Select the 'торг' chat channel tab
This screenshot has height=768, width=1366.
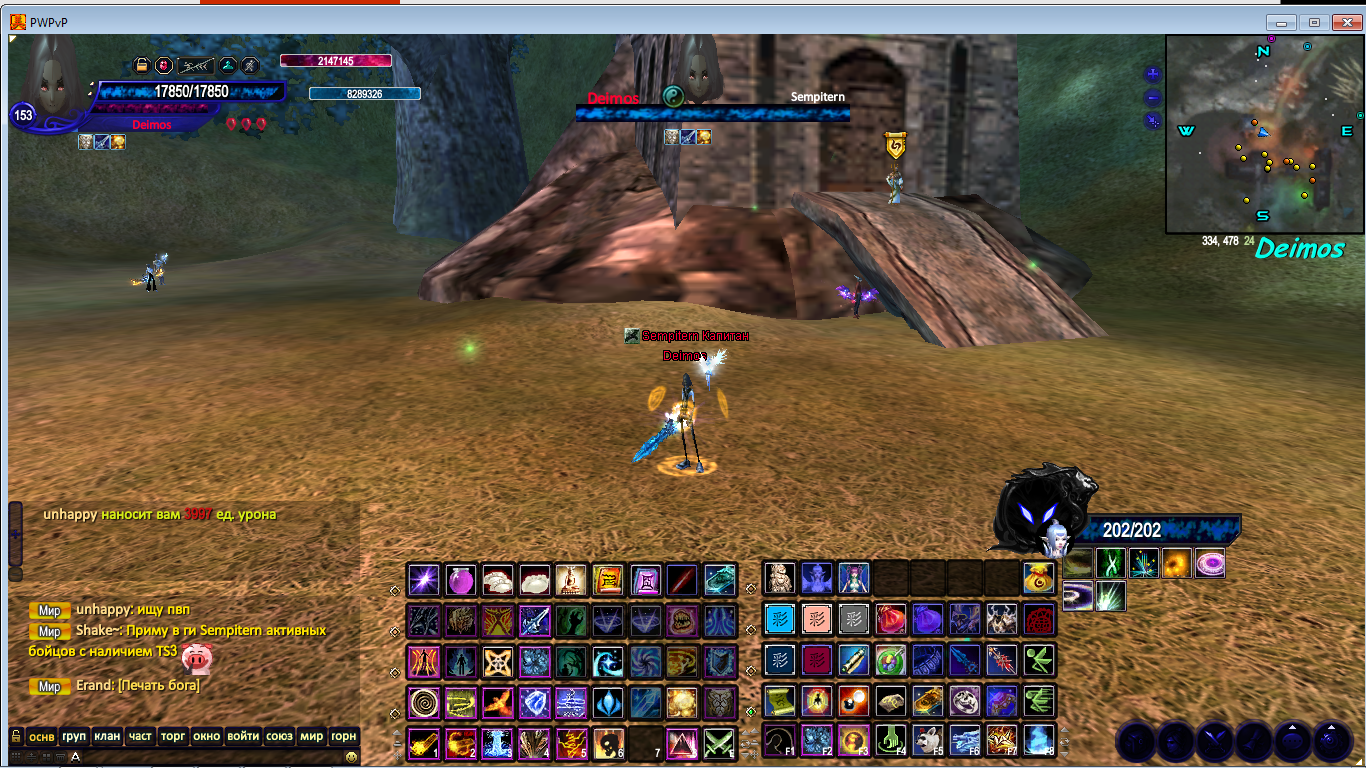click(x=174, y=736)
